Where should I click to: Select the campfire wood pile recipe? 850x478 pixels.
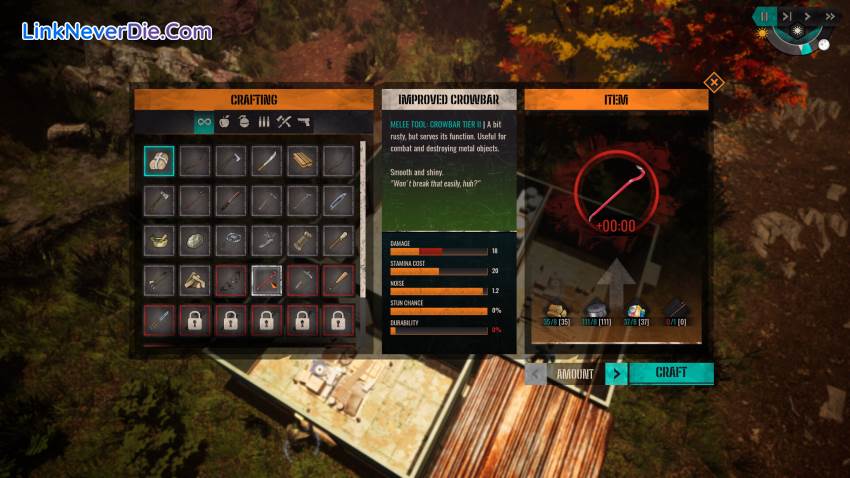195,280
